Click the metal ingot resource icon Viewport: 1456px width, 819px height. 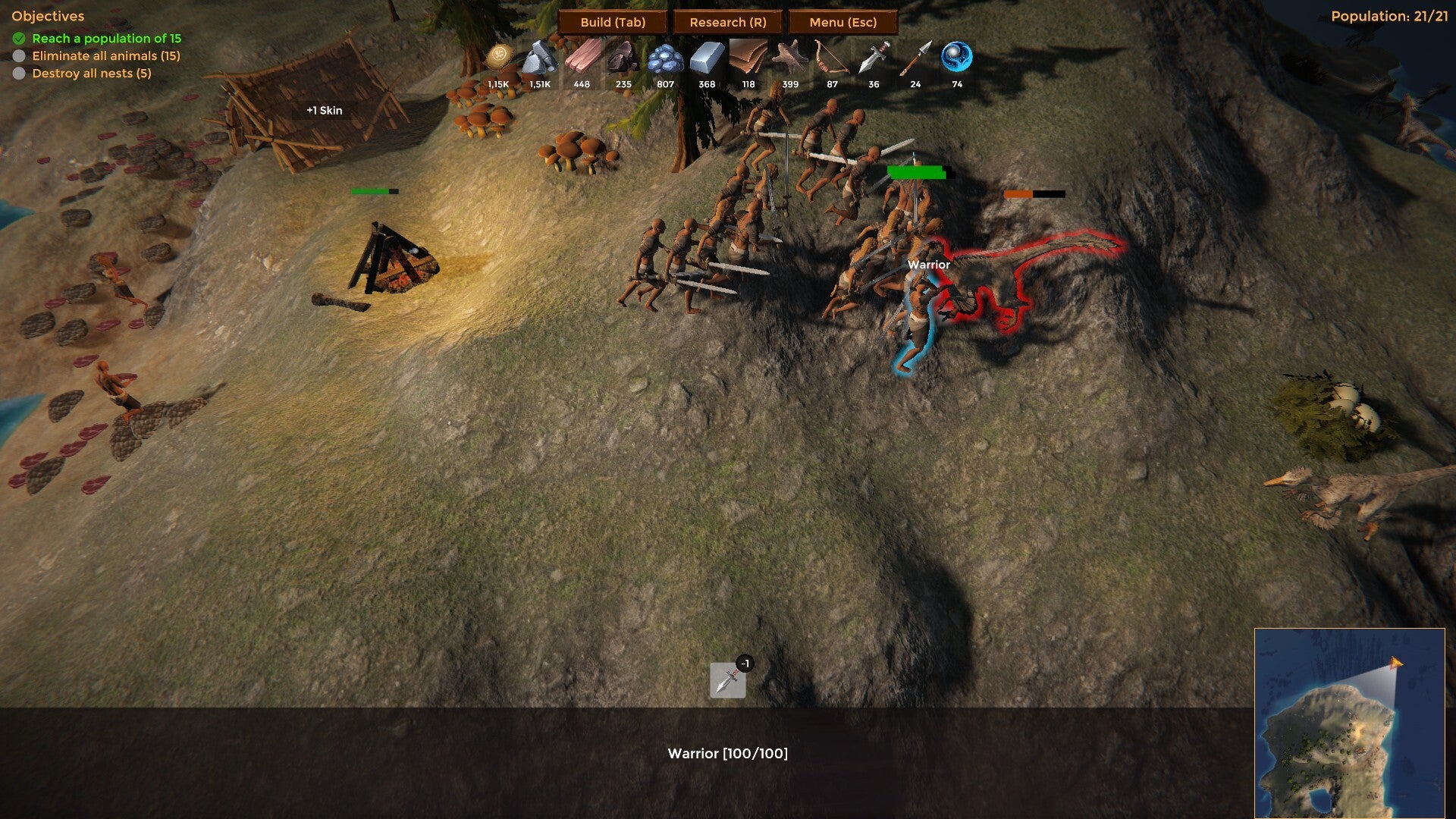(x=707, y=59)
